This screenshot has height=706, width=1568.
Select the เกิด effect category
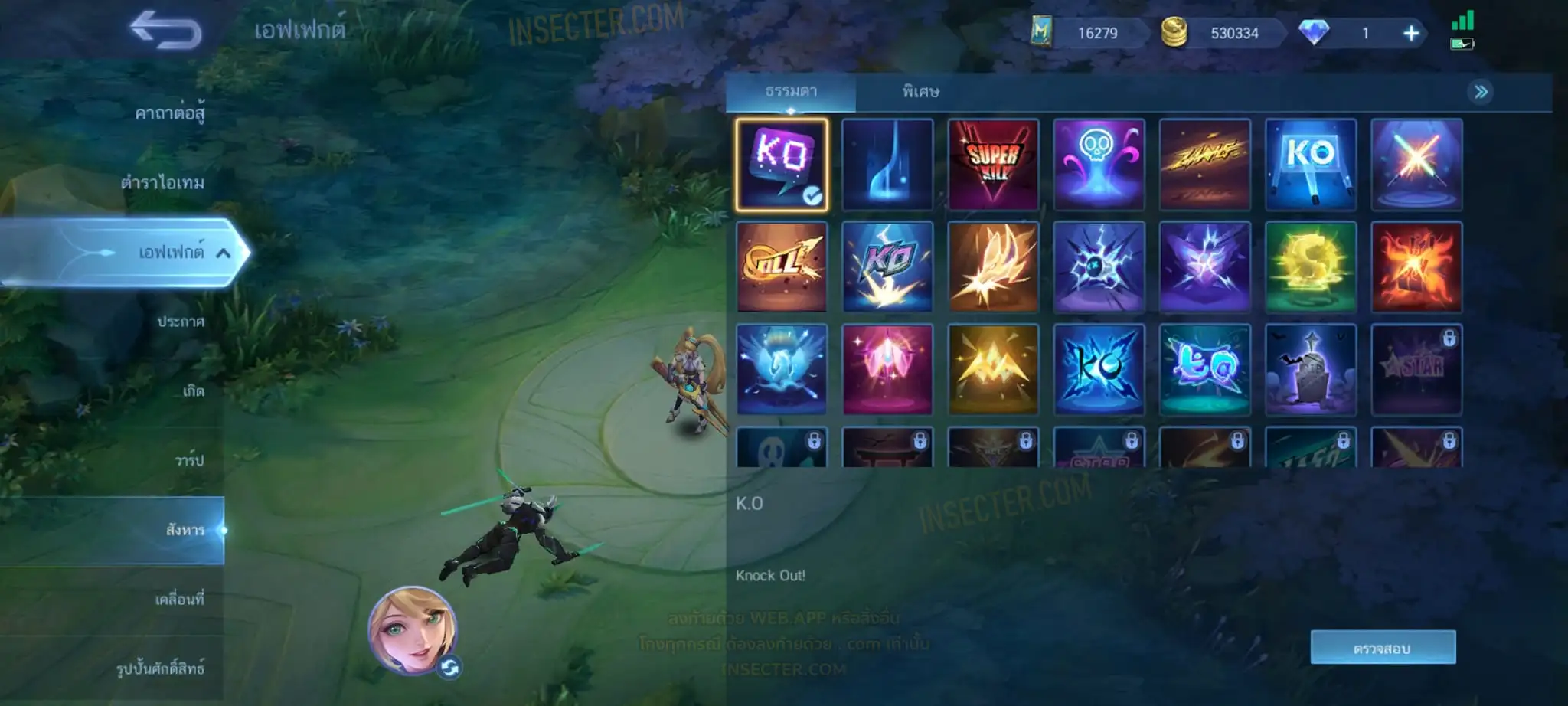[x=193, y=391]
